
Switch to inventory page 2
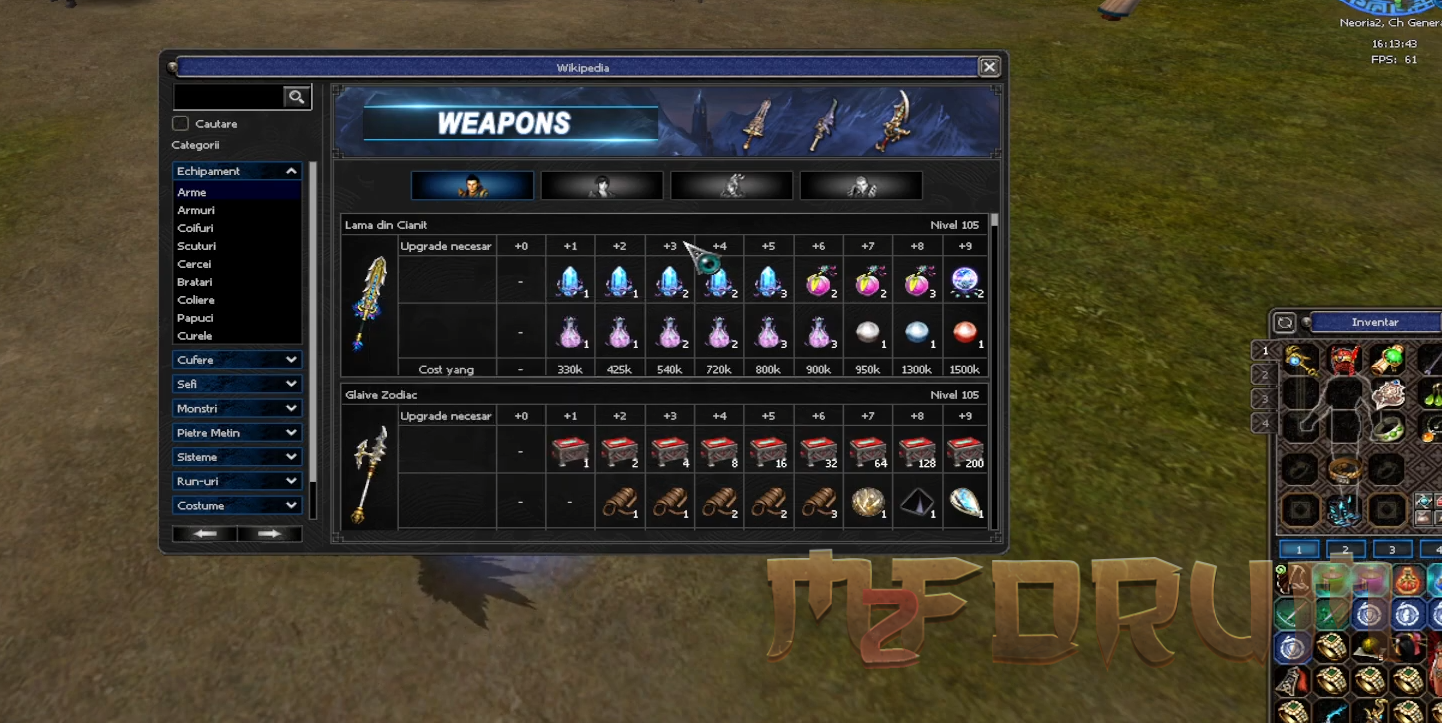[x=1345, y=549]
